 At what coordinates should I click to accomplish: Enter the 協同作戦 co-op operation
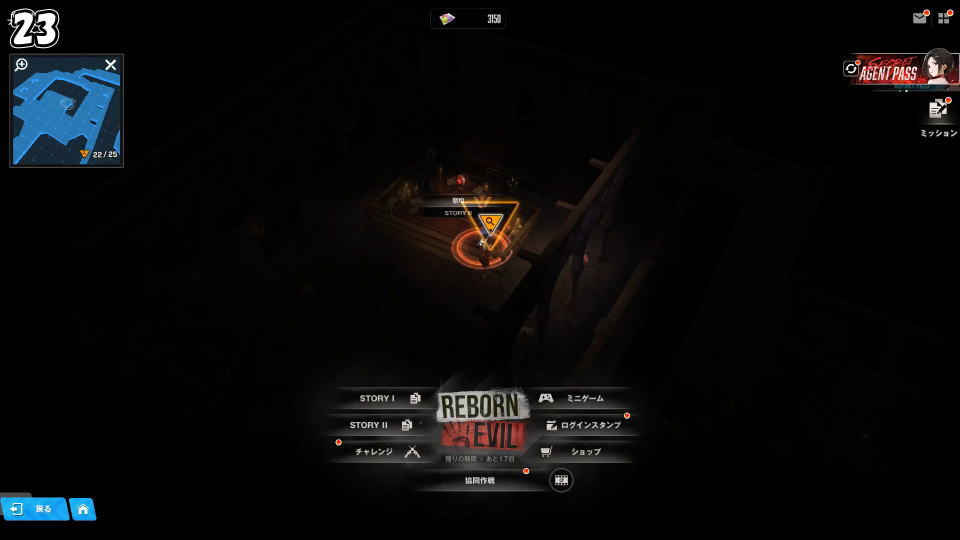pyautogui.click(x=480, y=480)
